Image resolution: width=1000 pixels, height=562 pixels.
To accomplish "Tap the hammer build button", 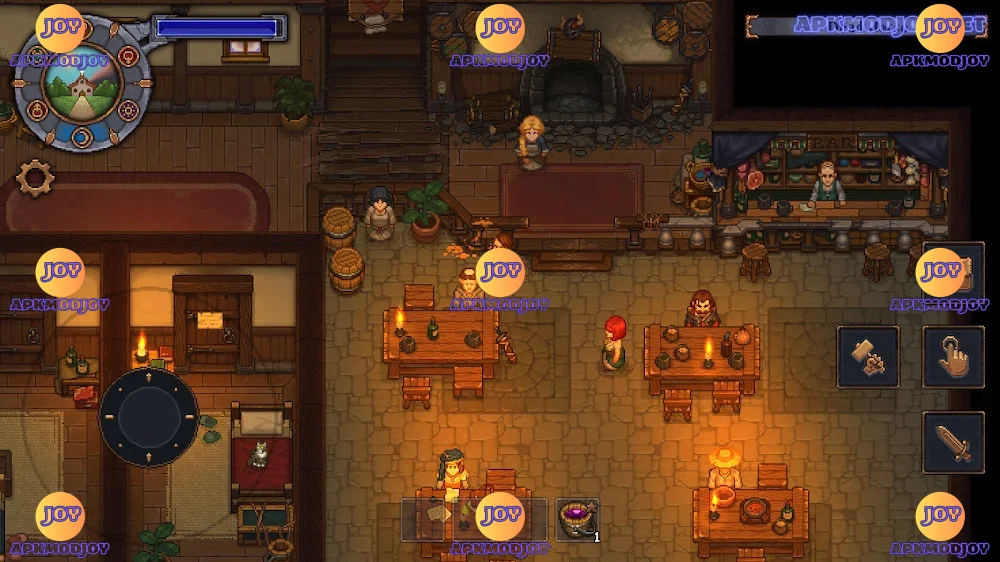I will 867,357.
